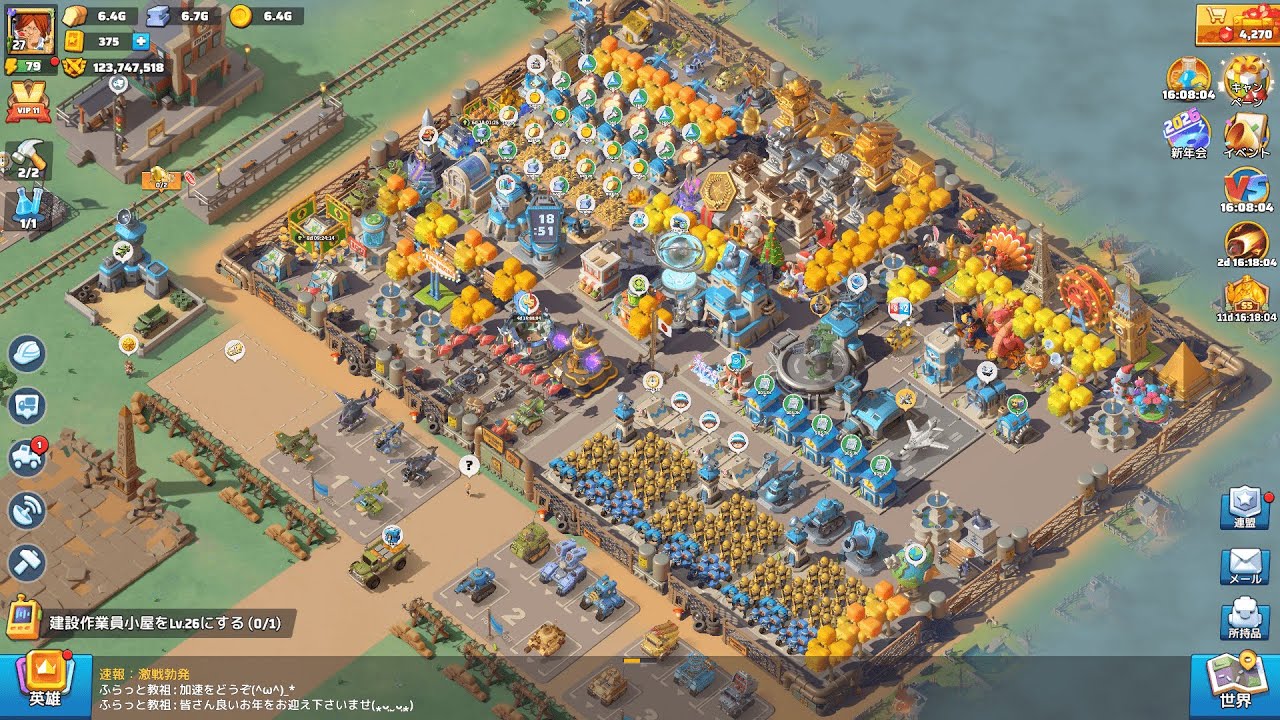This screenshot has height=720, width=1280.
Task: Open the commander avatar profile
Action: coord(31,27)
